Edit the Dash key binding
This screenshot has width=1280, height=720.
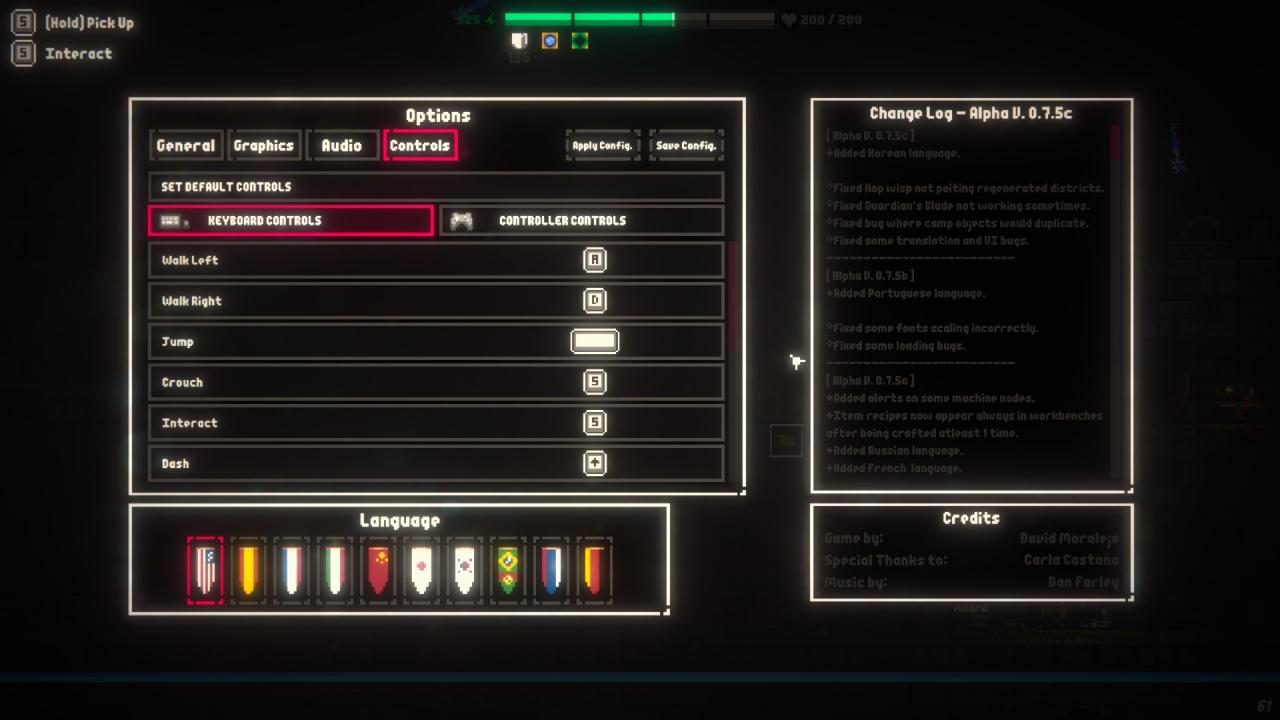(x=595, y=463)
